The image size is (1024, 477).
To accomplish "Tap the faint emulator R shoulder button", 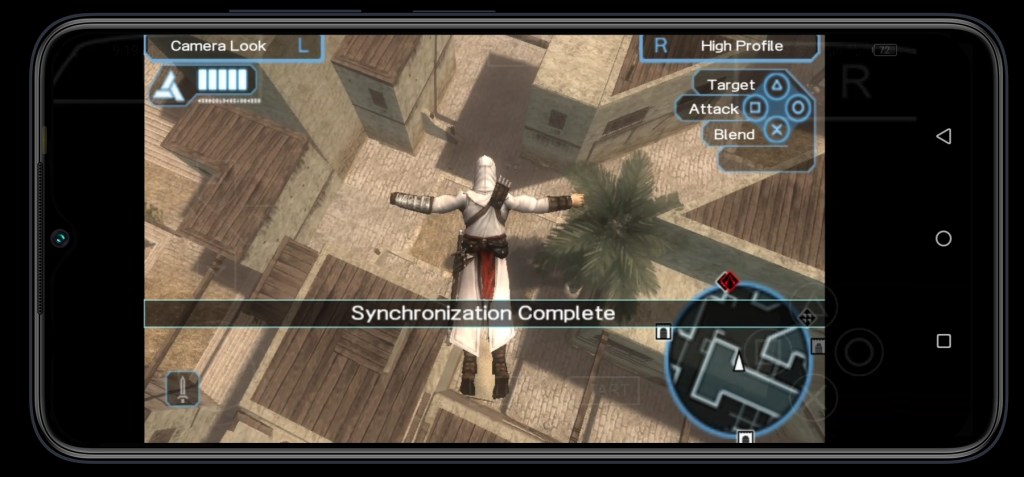I will (856, 84).
